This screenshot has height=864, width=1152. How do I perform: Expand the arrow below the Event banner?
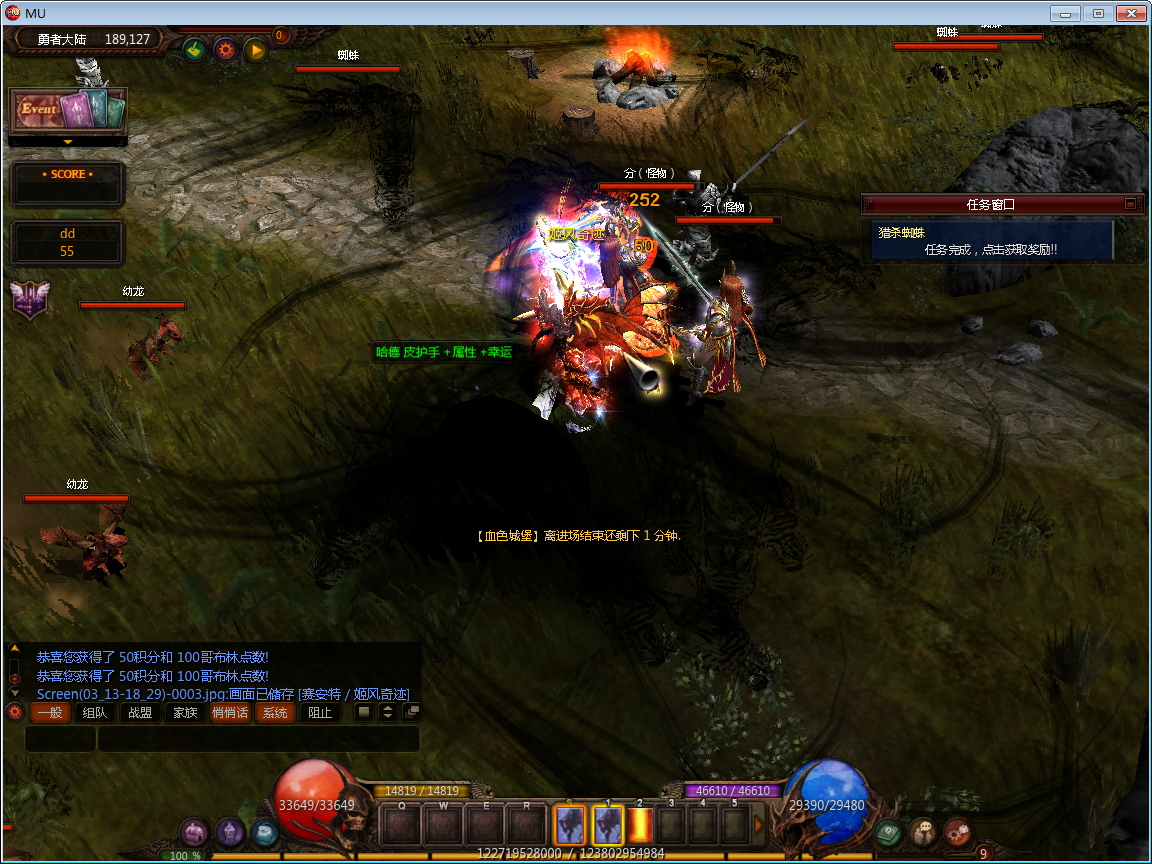pos(68,142)
